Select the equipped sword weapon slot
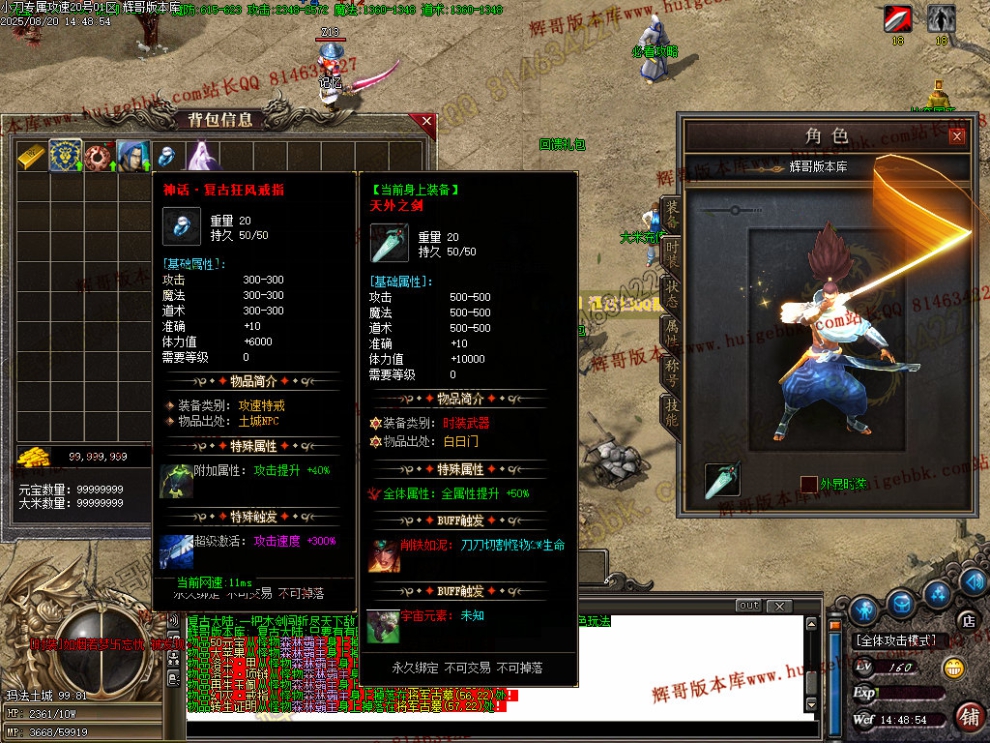The width and height of the screenshot is (990, 743). 722,481
